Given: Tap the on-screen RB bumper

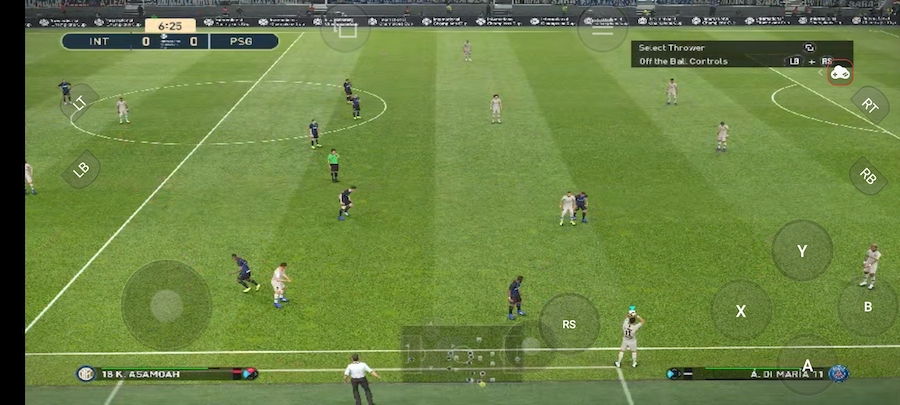Looking at the screenshot, I should [868, 176].
